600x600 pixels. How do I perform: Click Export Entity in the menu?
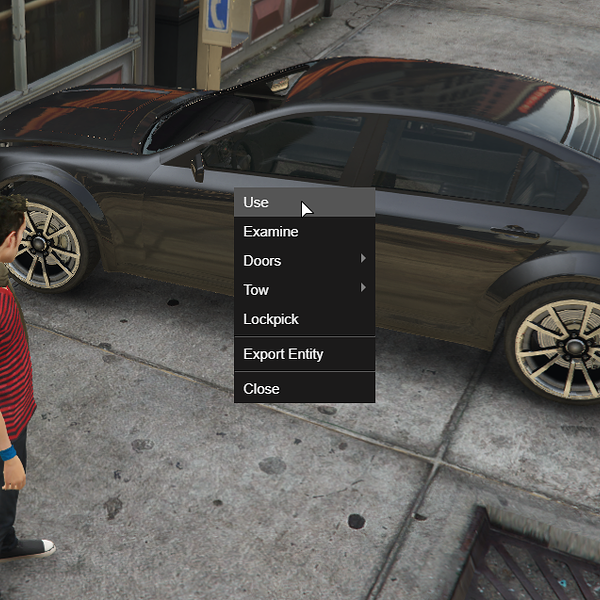coord(283,354)
